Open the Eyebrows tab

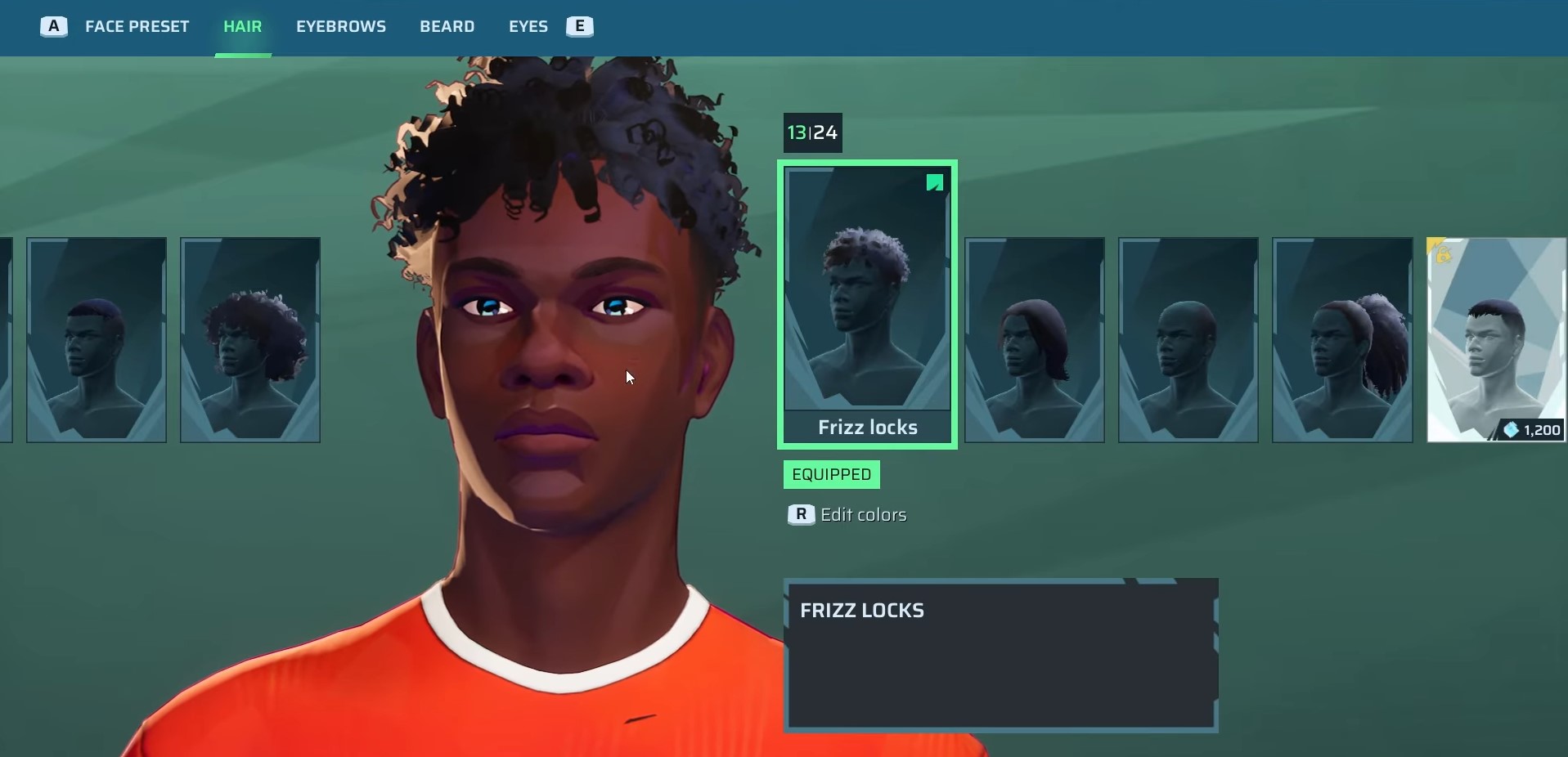coord(341,27)
